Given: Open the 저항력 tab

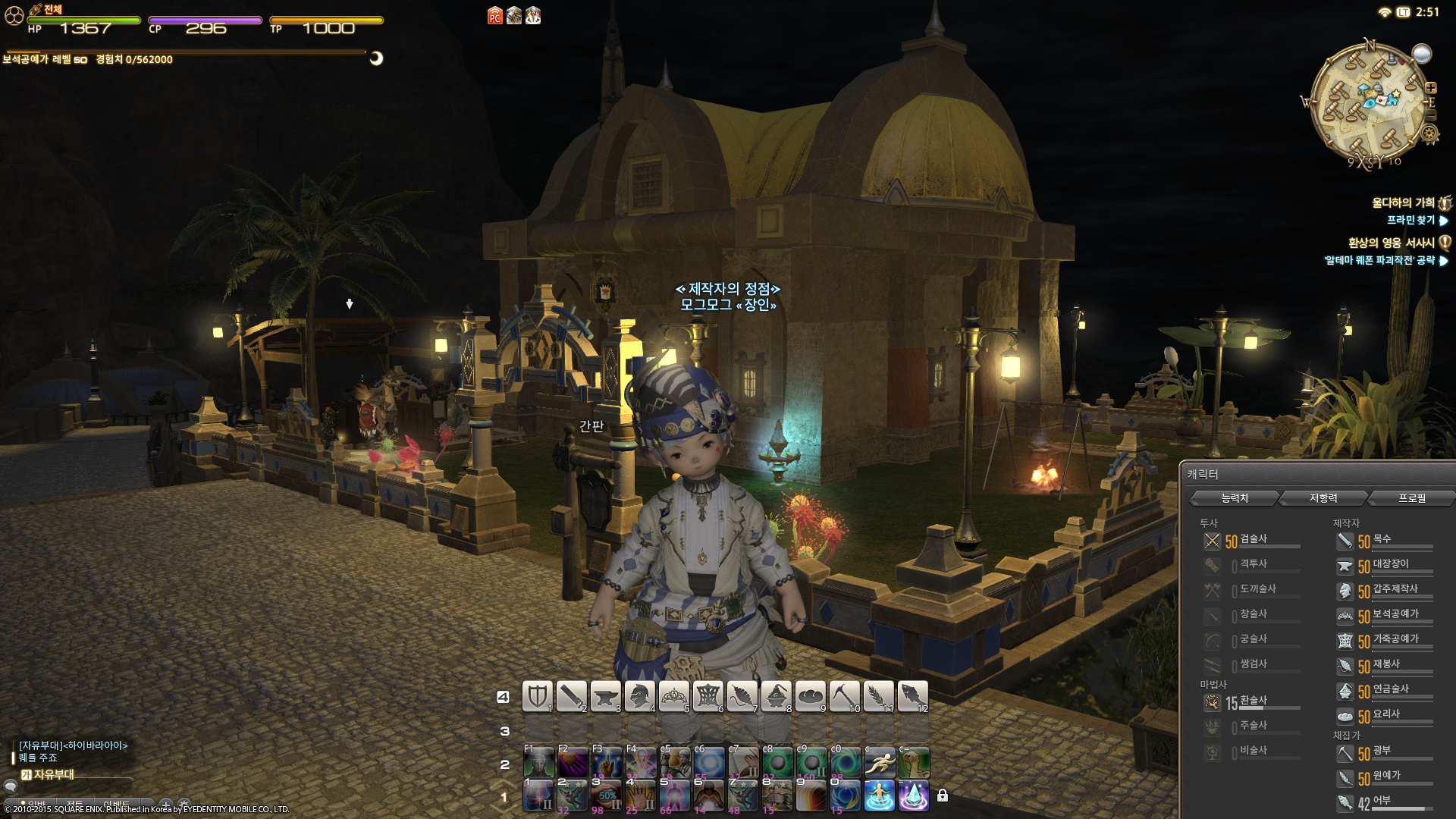Looking at the screenshot, I should tap(1323, 498).
